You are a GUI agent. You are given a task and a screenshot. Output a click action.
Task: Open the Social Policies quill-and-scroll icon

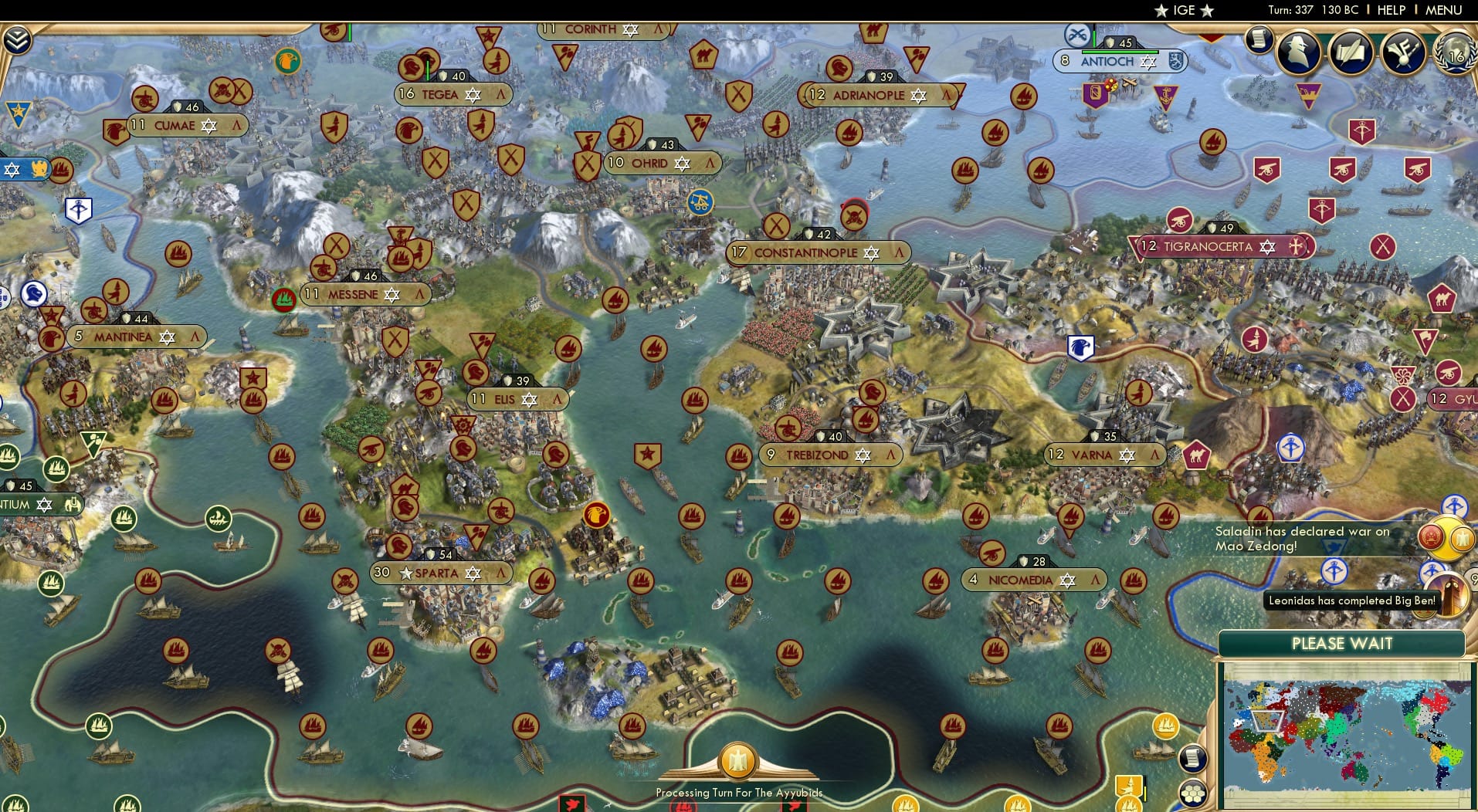[1351, 52]
